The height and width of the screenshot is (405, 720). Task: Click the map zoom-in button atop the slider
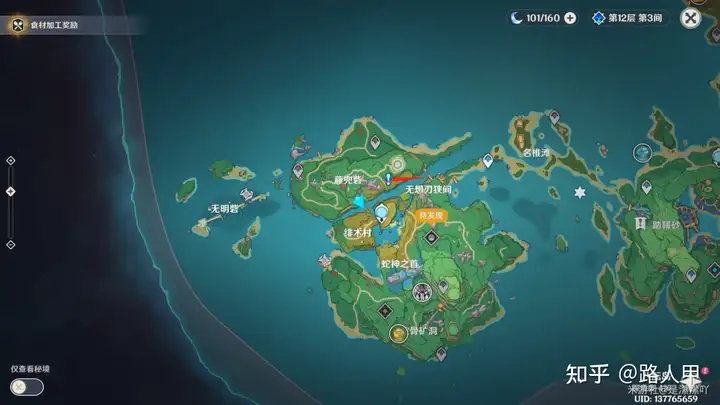tap(10, 160)
